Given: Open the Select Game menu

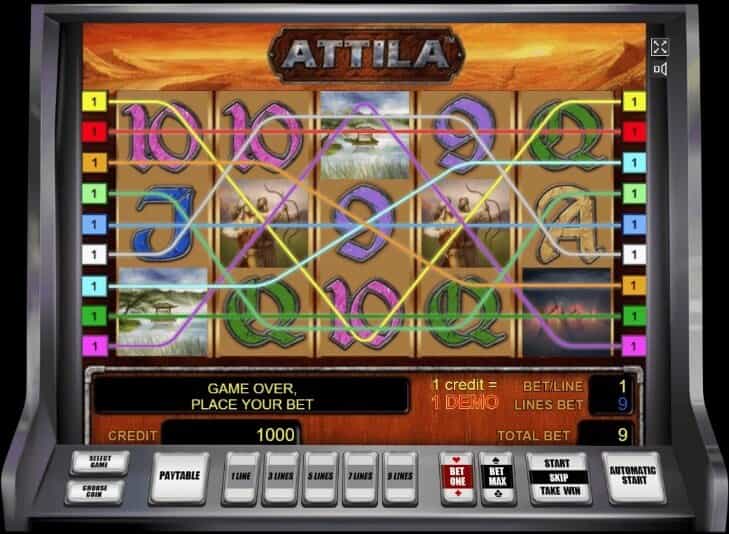Looking at the screenshot, I should 94,464.
